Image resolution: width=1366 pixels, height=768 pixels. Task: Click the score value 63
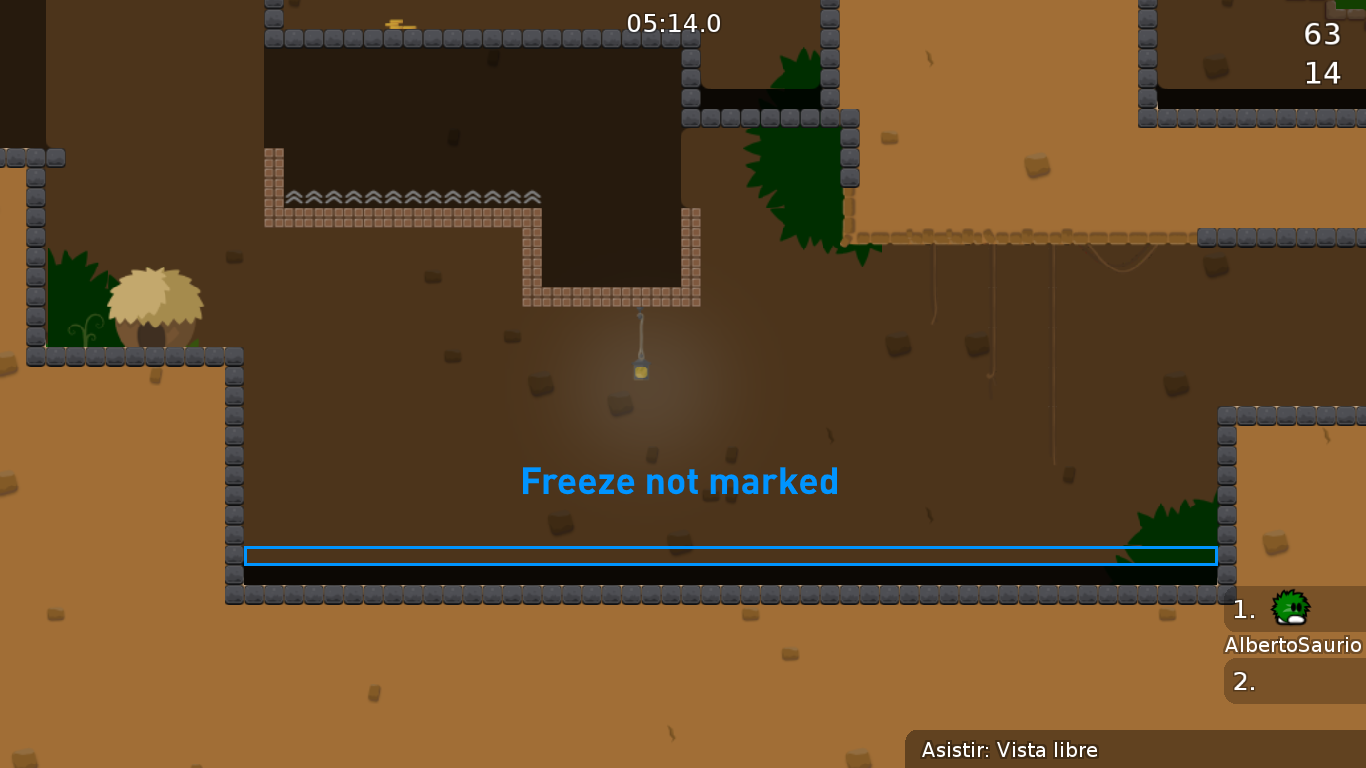pos(1322,33)
